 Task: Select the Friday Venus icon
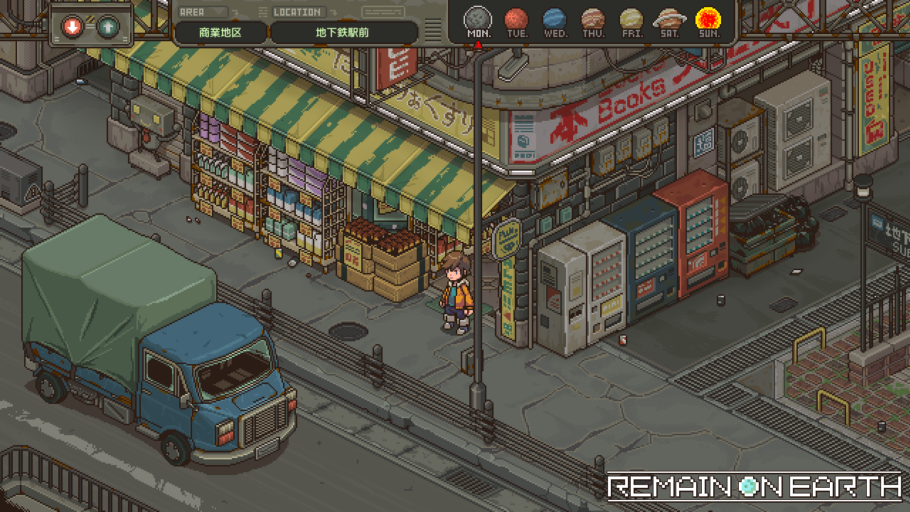(631, 18)
